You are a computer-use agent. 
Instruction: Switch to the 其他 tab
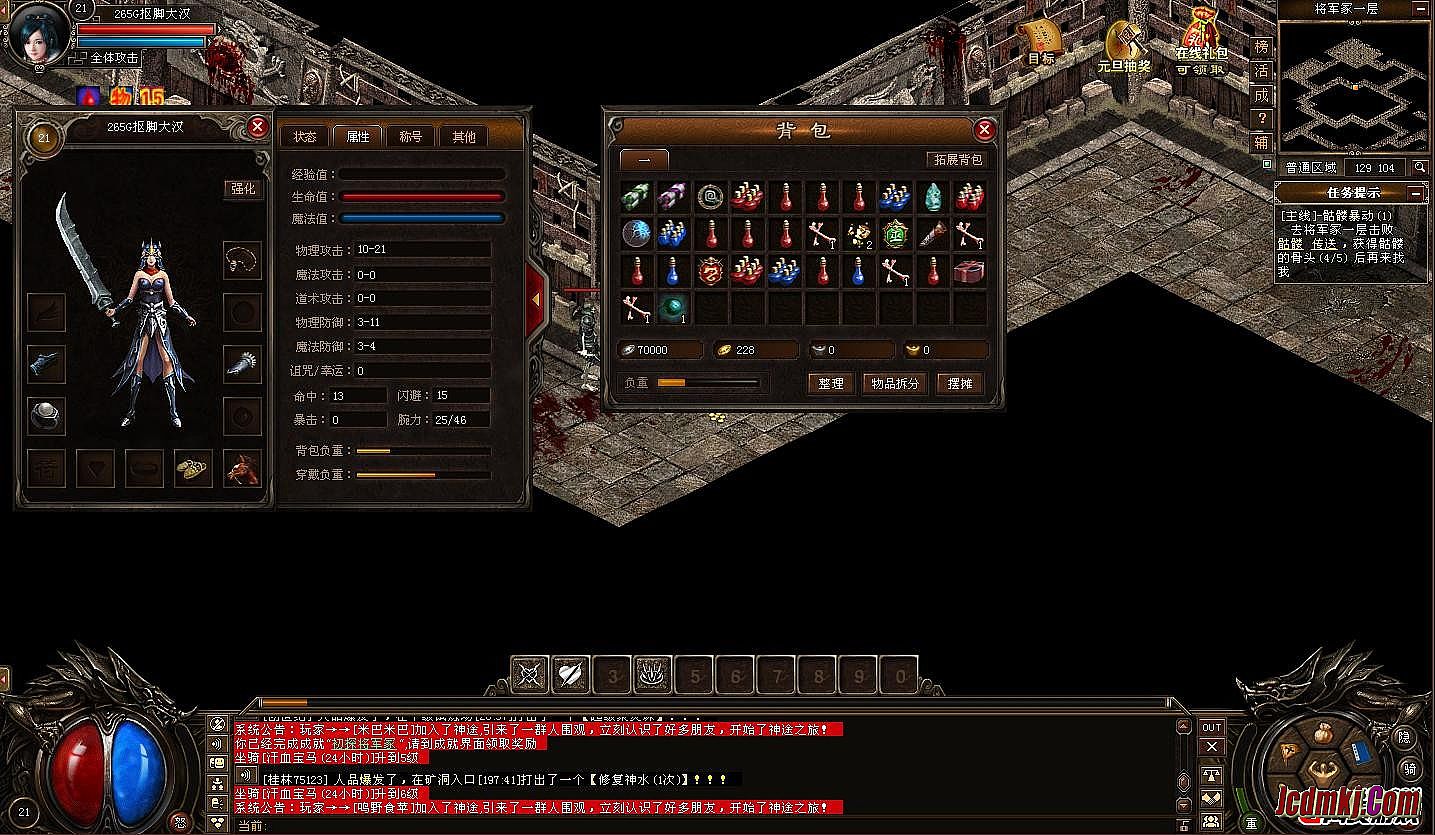[463, 136]
